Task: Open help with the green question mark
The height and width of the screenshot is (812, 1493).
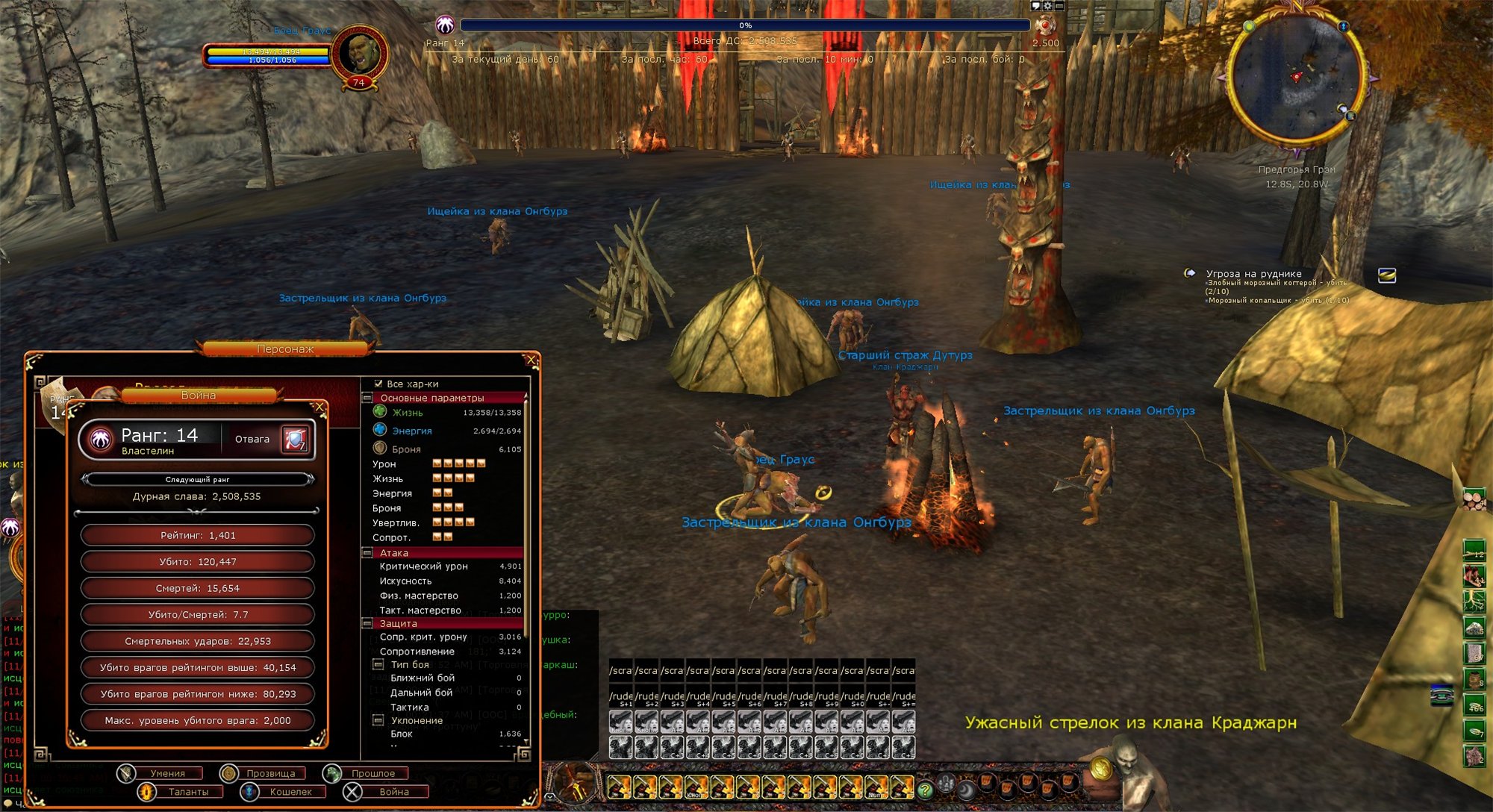Action: 925,789
